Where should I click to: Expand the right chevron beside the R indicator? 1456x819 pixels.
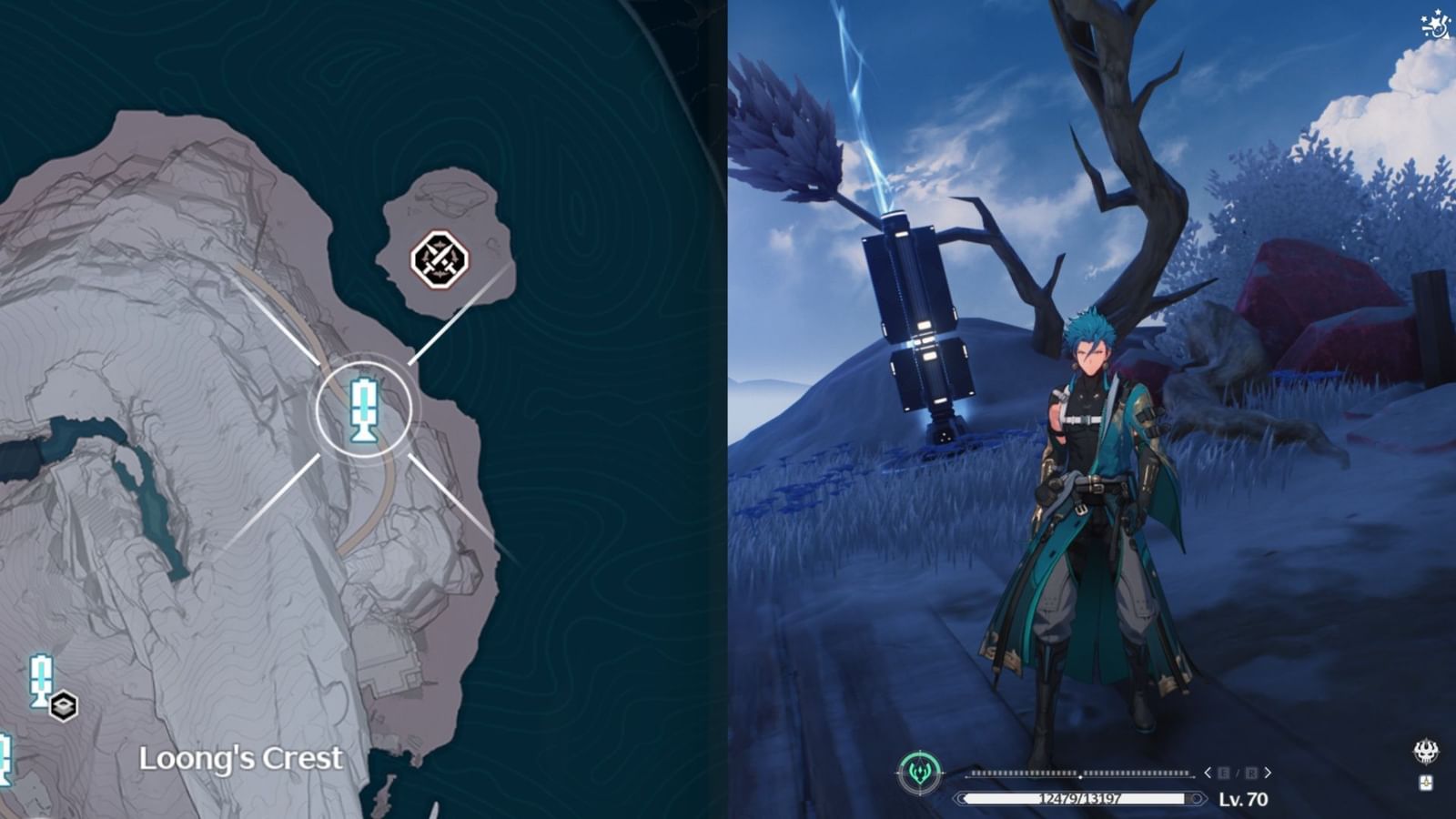tap(1268, 773)
